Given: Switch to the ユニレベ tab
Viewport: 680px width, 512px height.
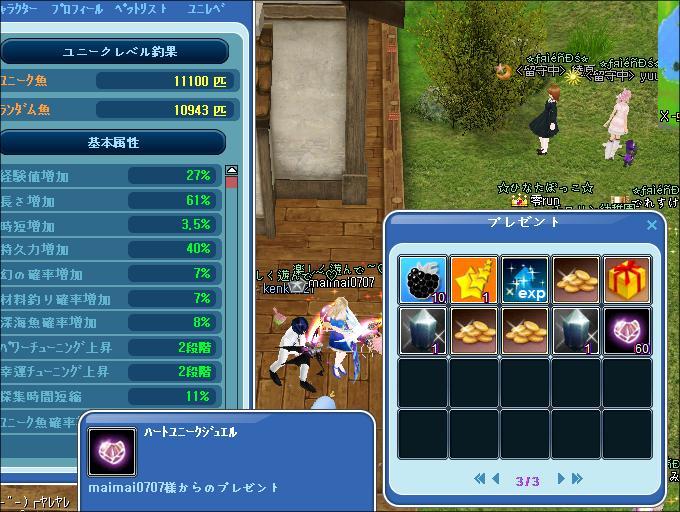Looking at the screenshot, I should point(205,9).
